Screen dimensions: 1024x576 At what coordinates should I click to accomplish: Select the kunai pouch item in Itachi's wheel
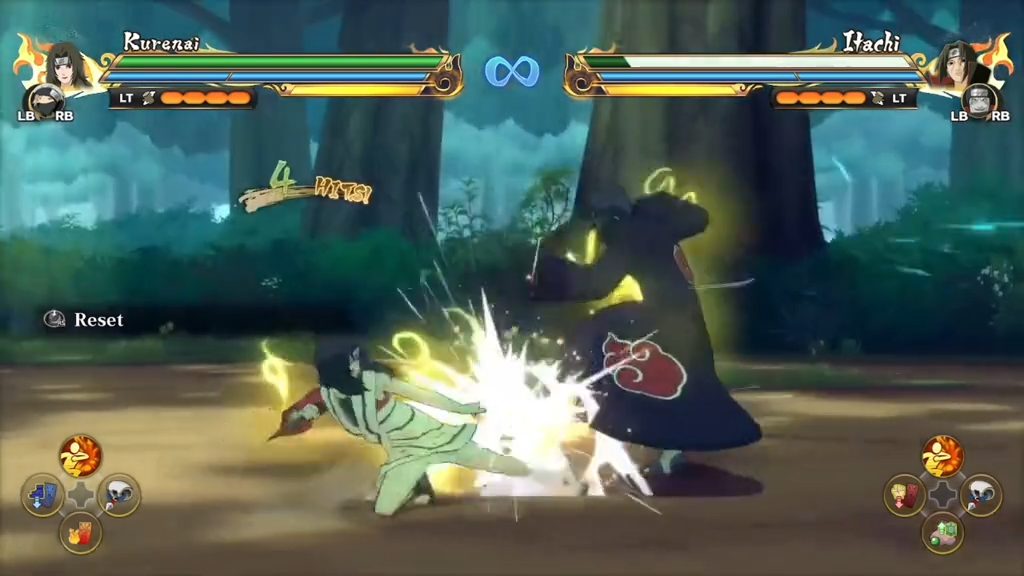click(981, 495)
